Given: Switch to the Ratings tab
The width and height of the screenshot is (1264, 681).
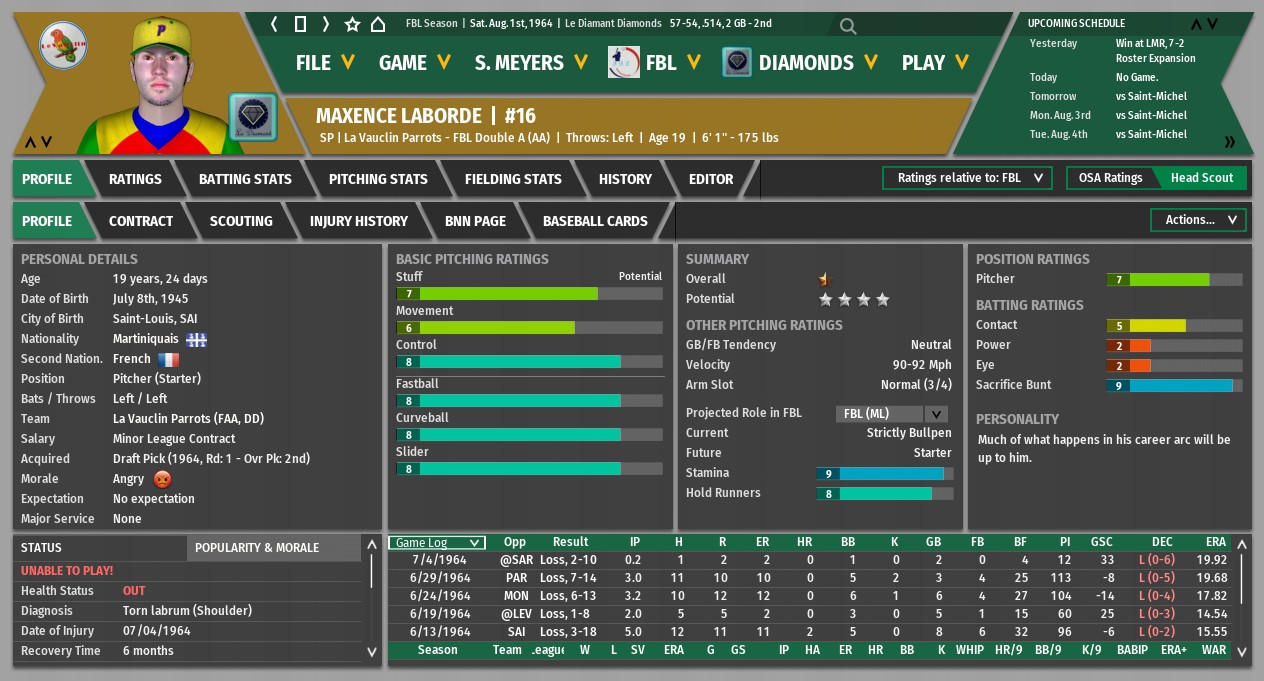Looking at the screenshot, I should (135, 179).
